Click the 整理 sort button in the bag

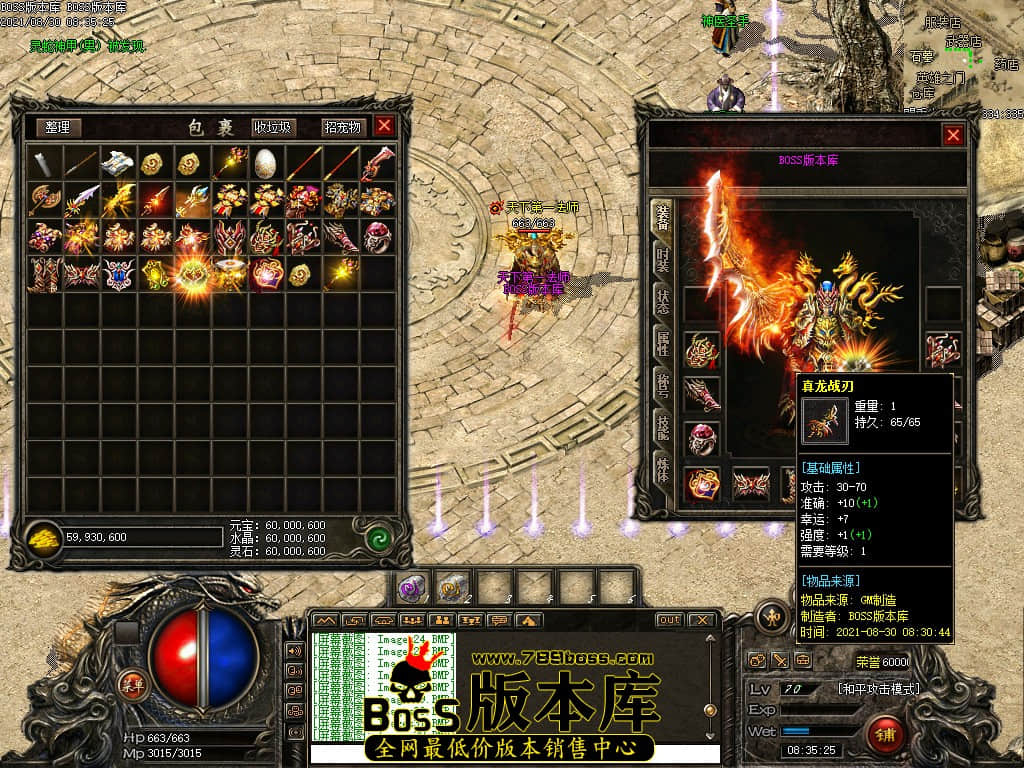(58, 127)
